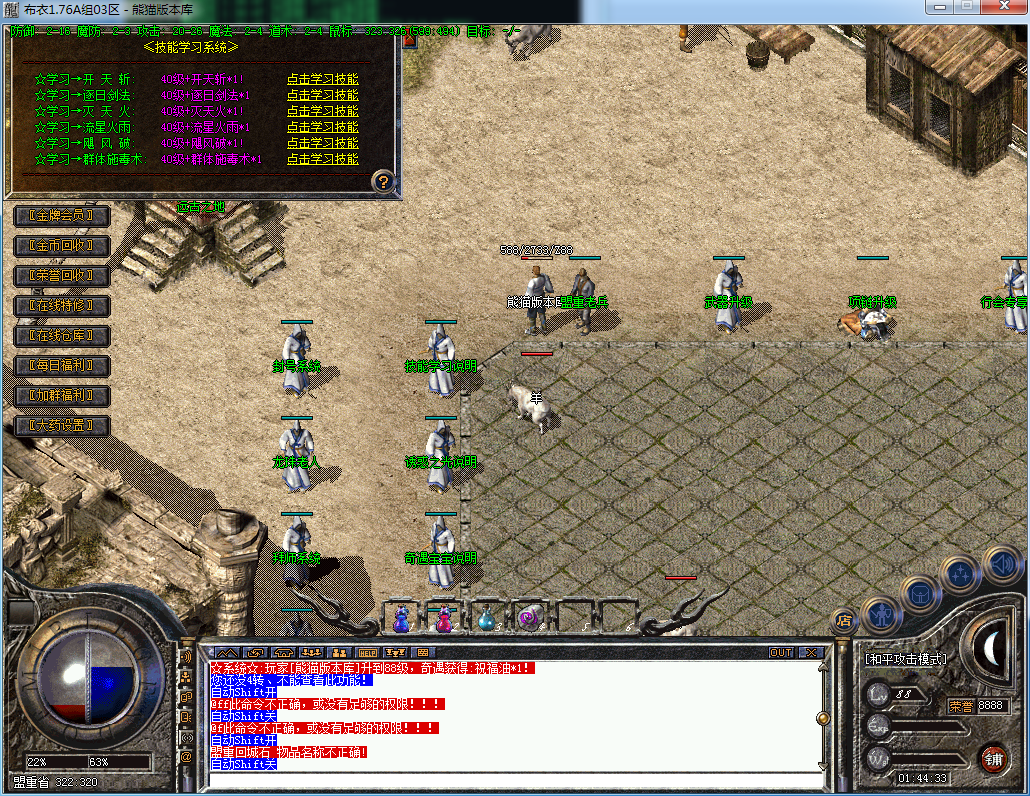Select the blue potion in belt slot 3
This screenshot has width=1030, height=796.
(486, 619)
